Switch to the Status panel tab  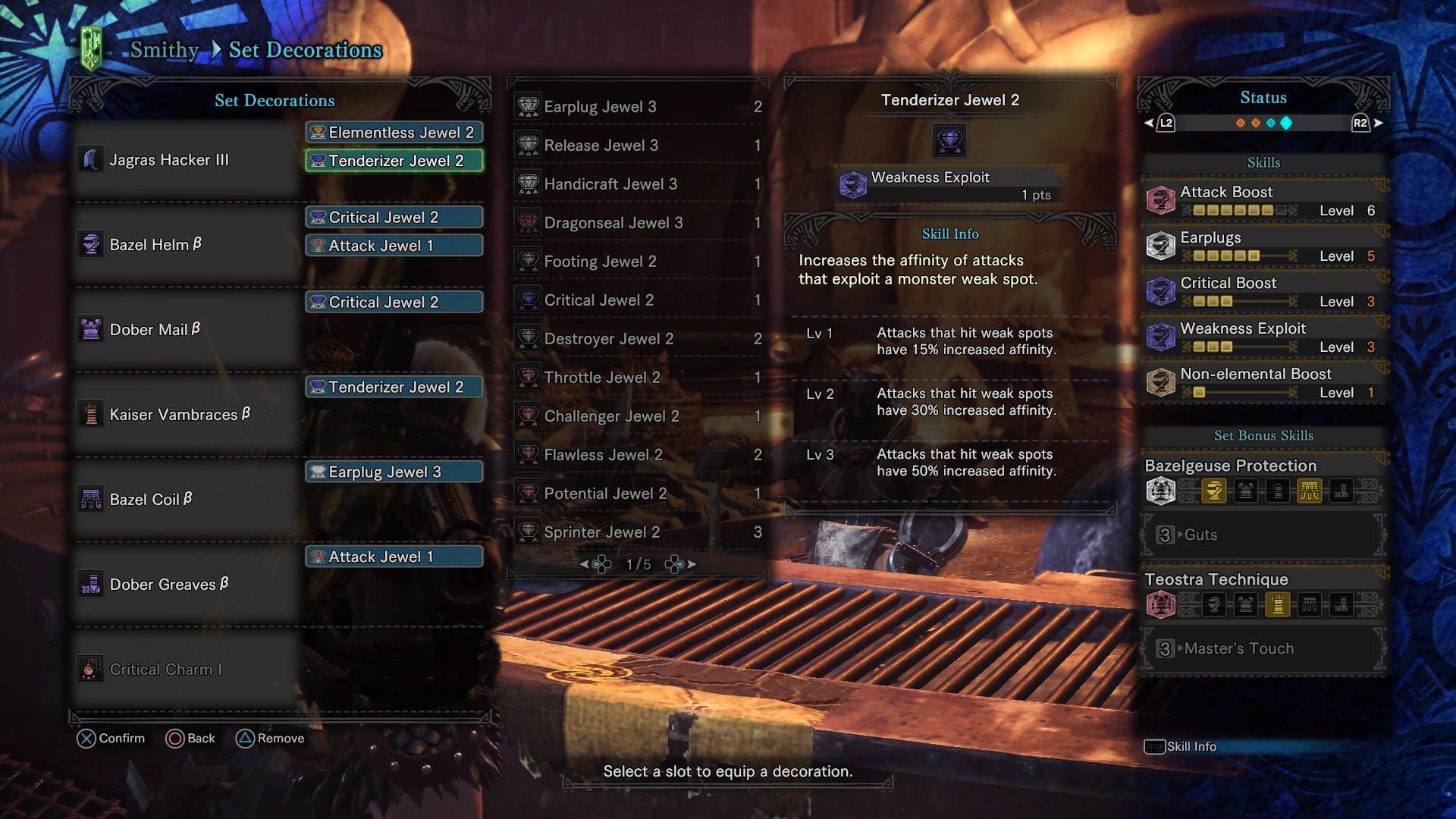coord(1263,97)
